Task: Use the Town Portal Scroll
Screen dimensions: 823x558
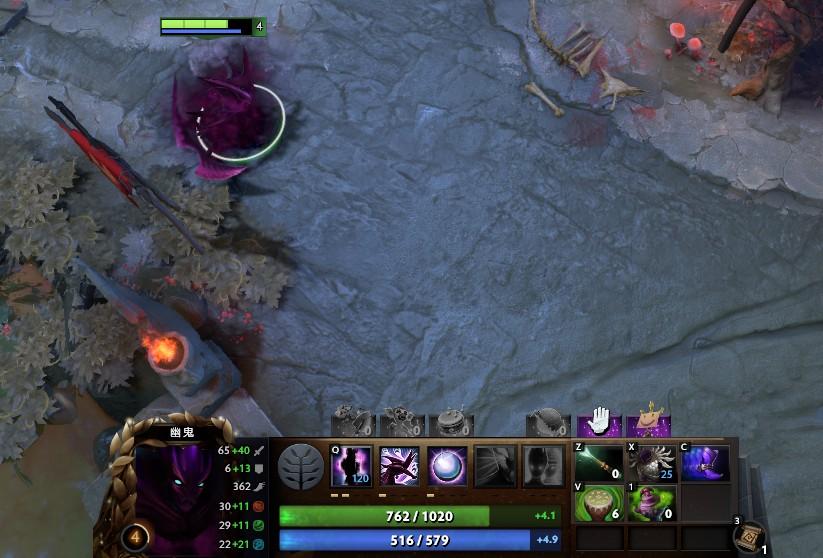Action: (x=750, y=539)
